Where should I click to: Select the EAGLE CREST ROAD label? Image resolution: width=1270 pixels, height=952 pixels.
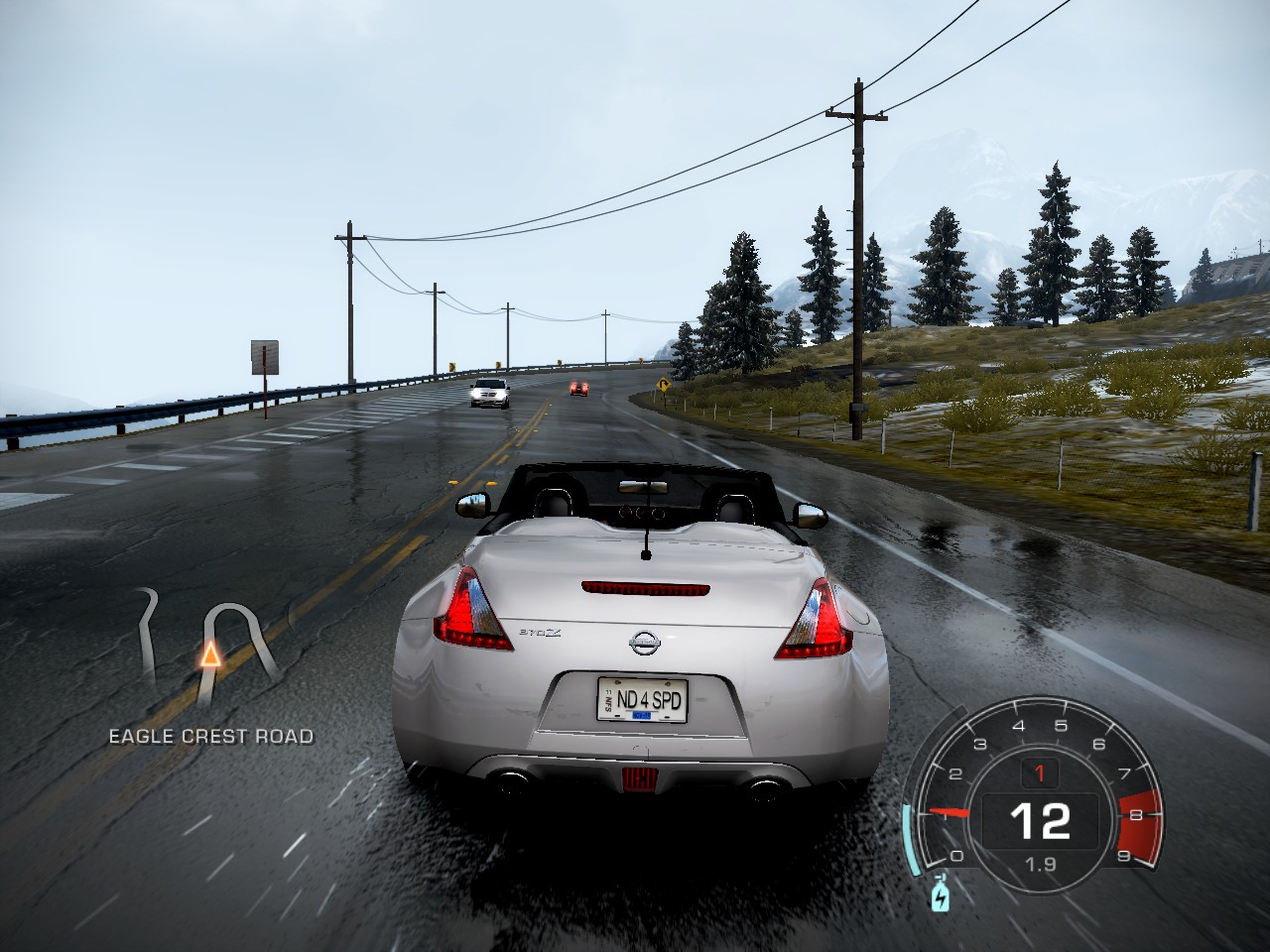[209, 737]
